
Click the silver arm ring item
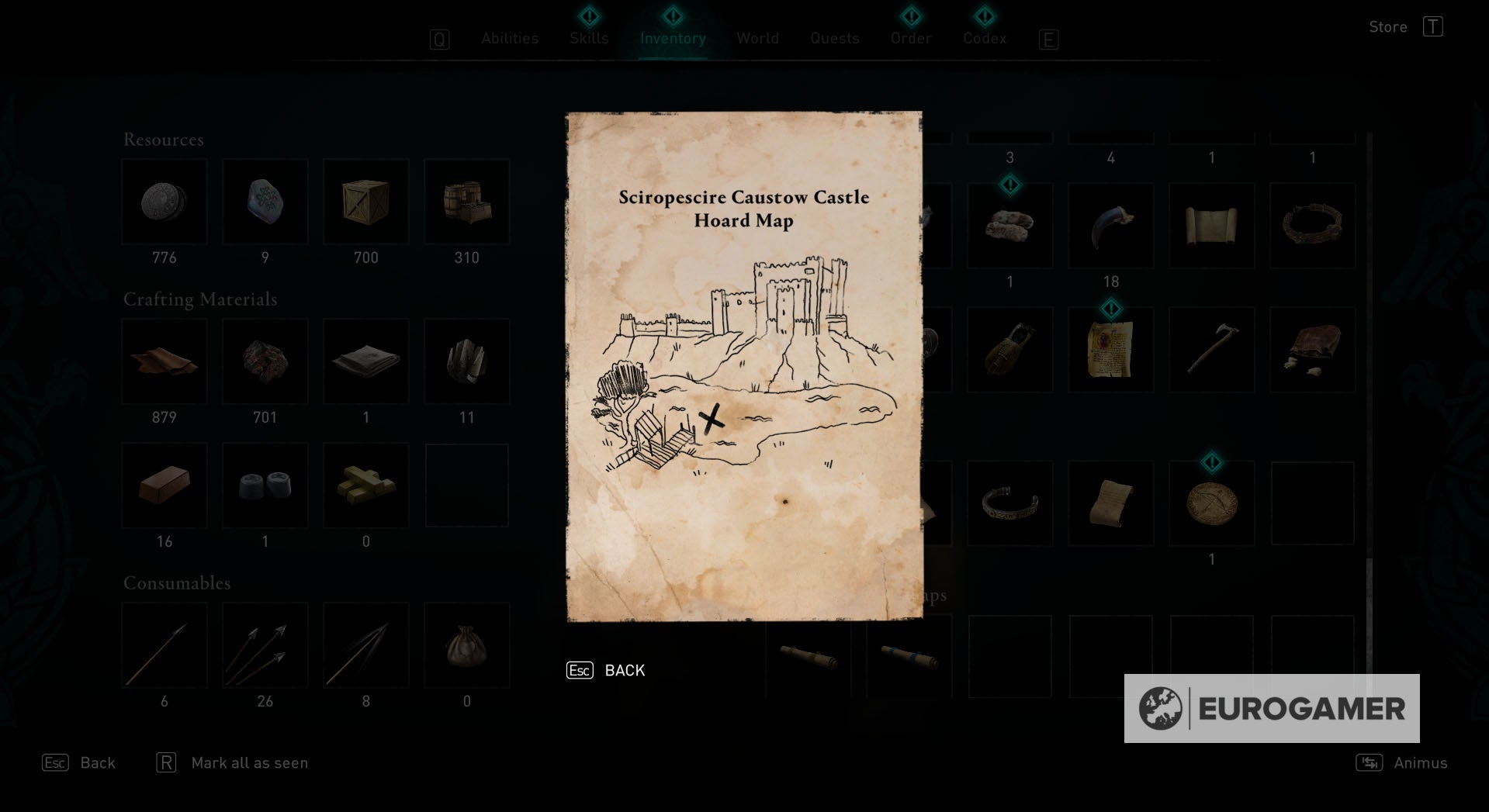pyautogui.click(x=1009, y=503)
